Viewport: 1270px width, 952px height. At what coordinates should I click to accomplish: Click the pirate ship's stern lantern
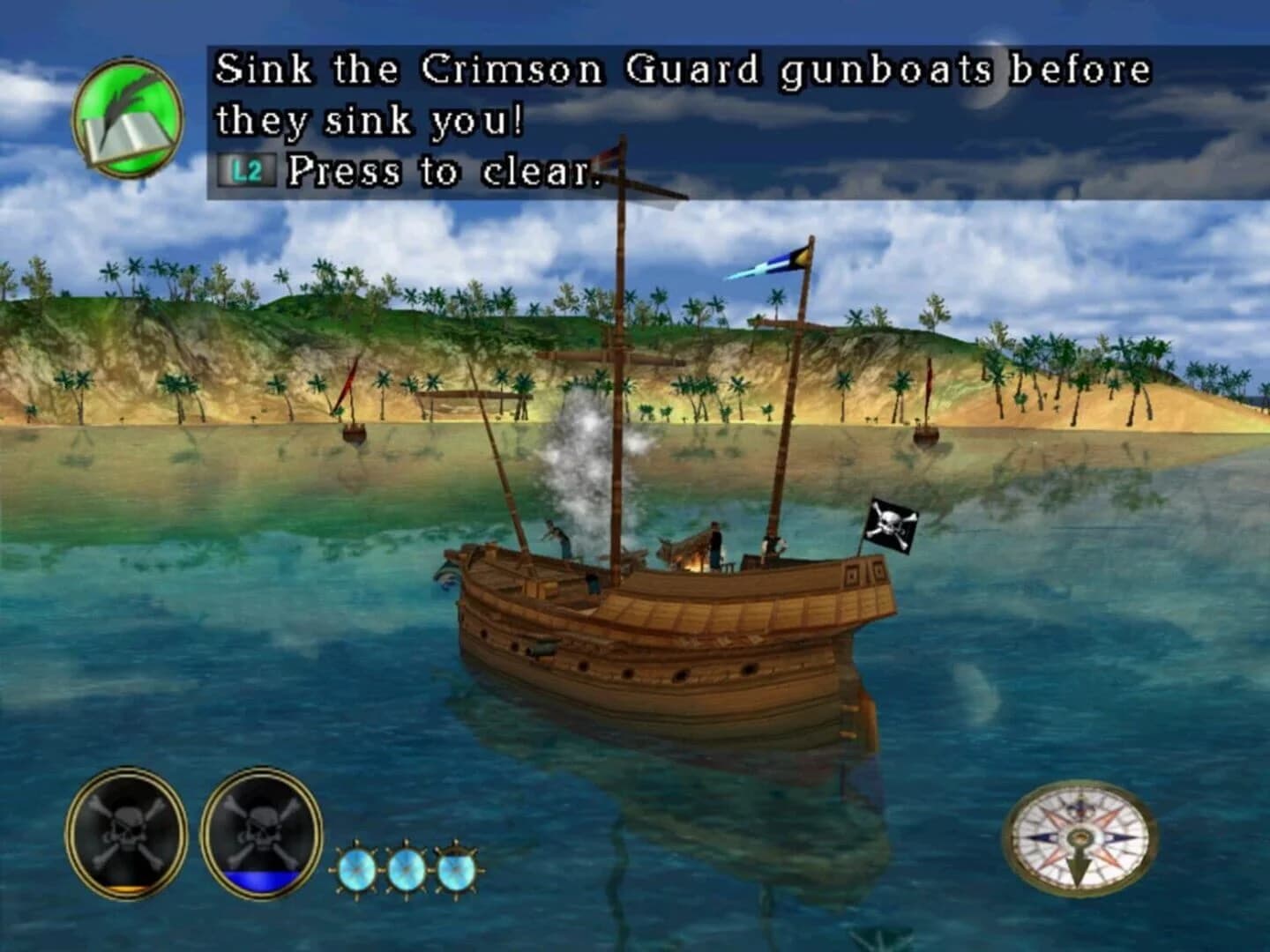852,573
